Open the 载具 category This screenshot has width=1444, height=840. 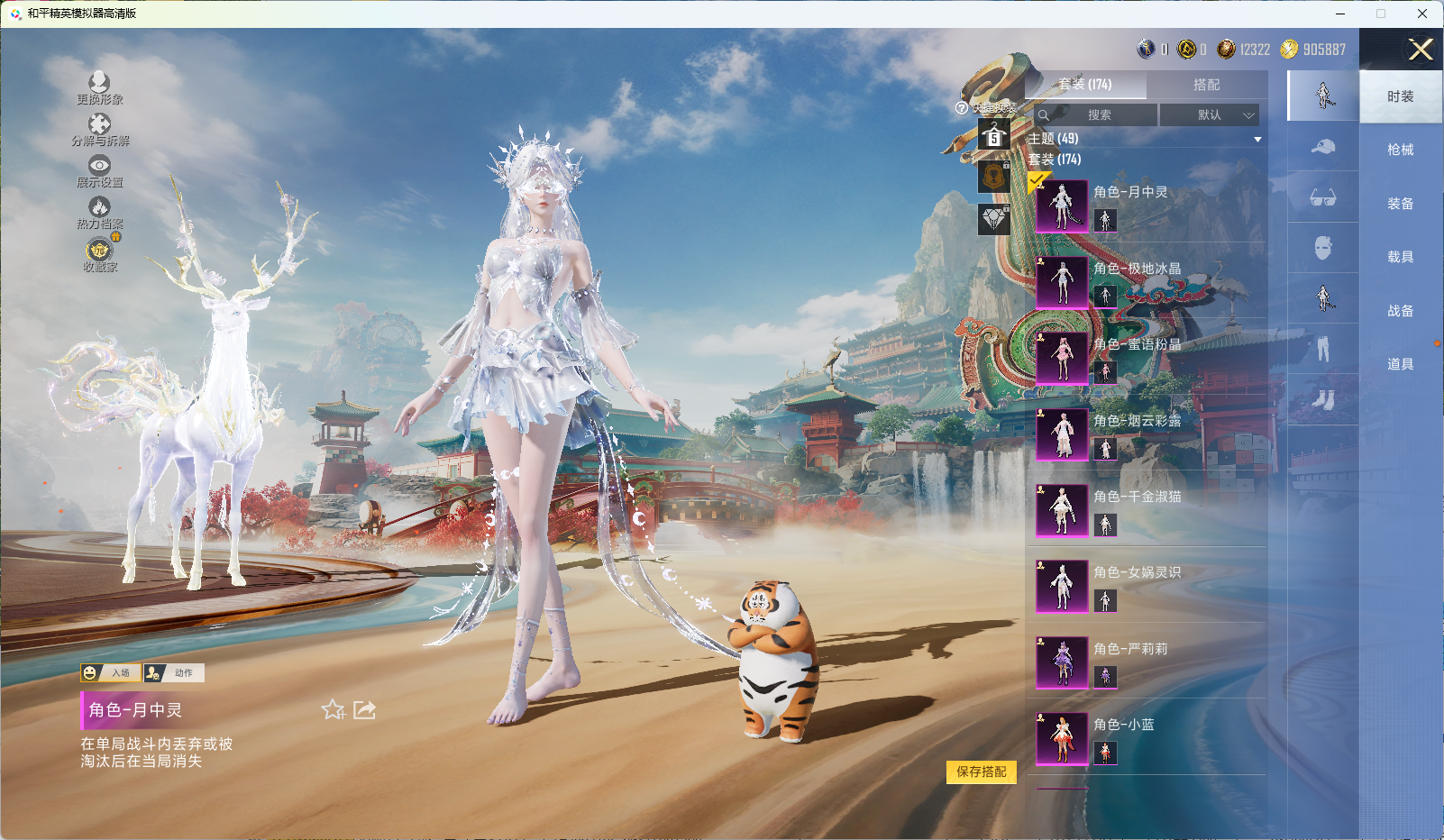point(1400,257)
